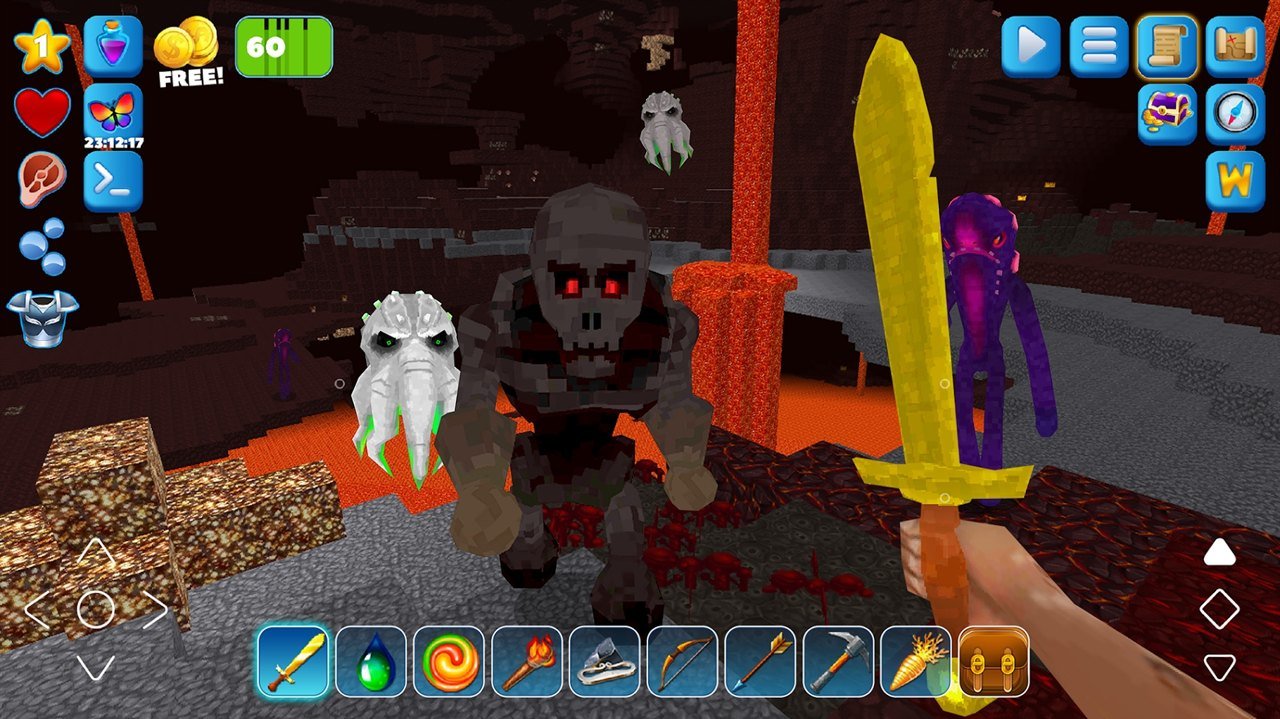Pick the arrow slot in the hotbar
1280x719 pixels.
coord(761,662)
